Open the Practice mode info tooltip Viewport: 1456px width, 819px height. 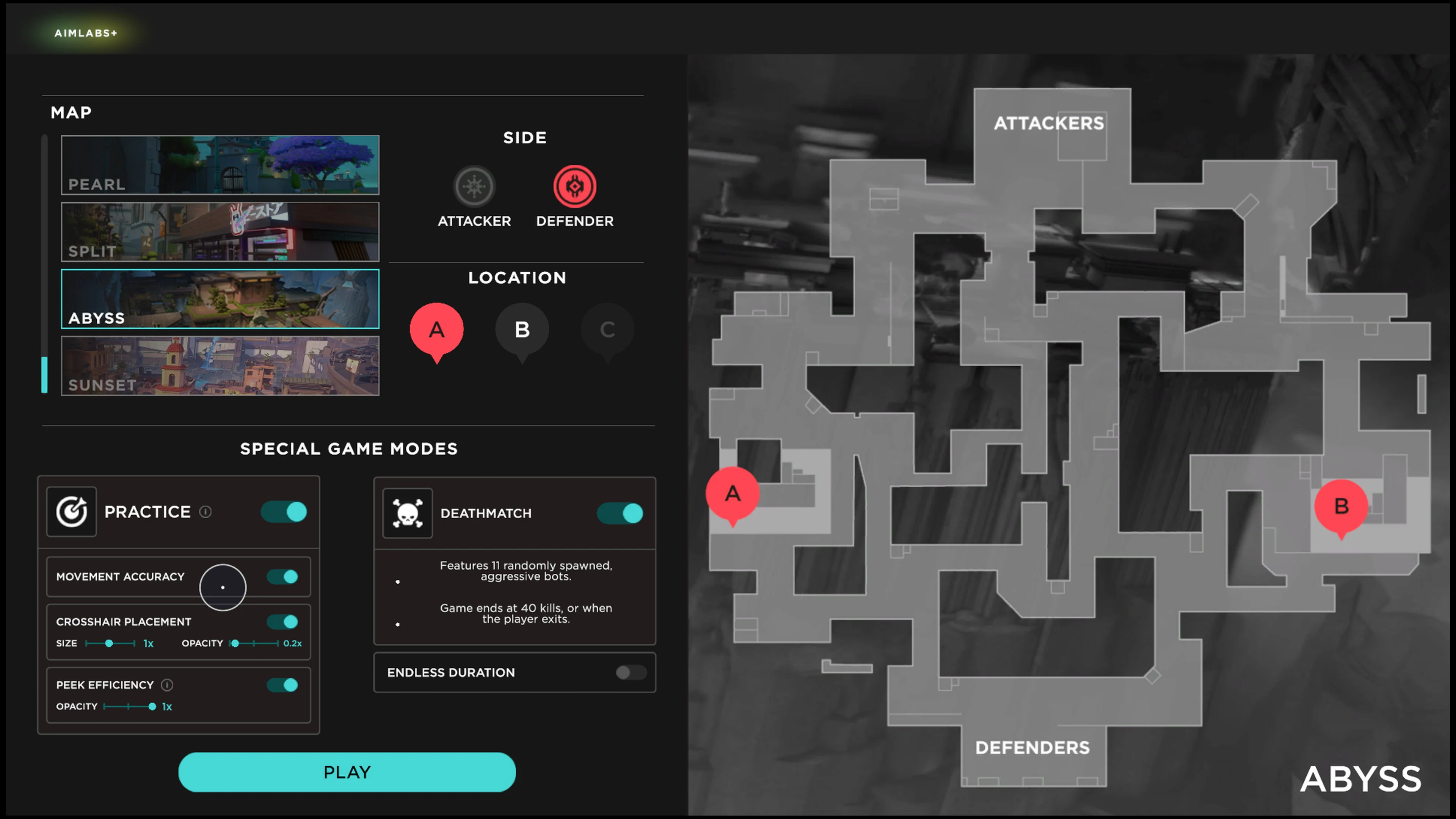(x=205, y=511)
